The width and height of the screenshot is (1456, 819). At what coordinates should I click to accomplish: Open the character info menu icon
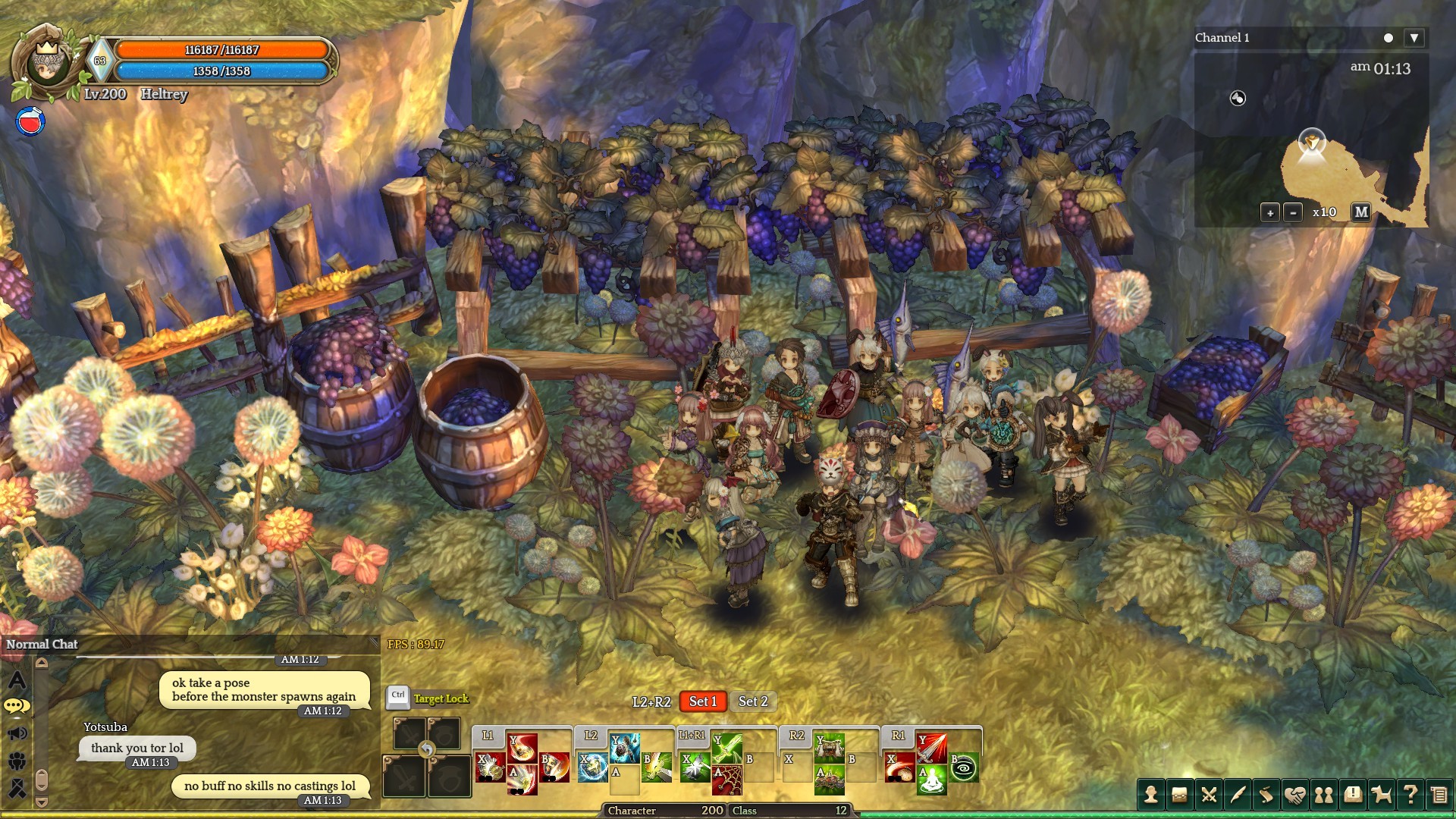pos(1150,795)
